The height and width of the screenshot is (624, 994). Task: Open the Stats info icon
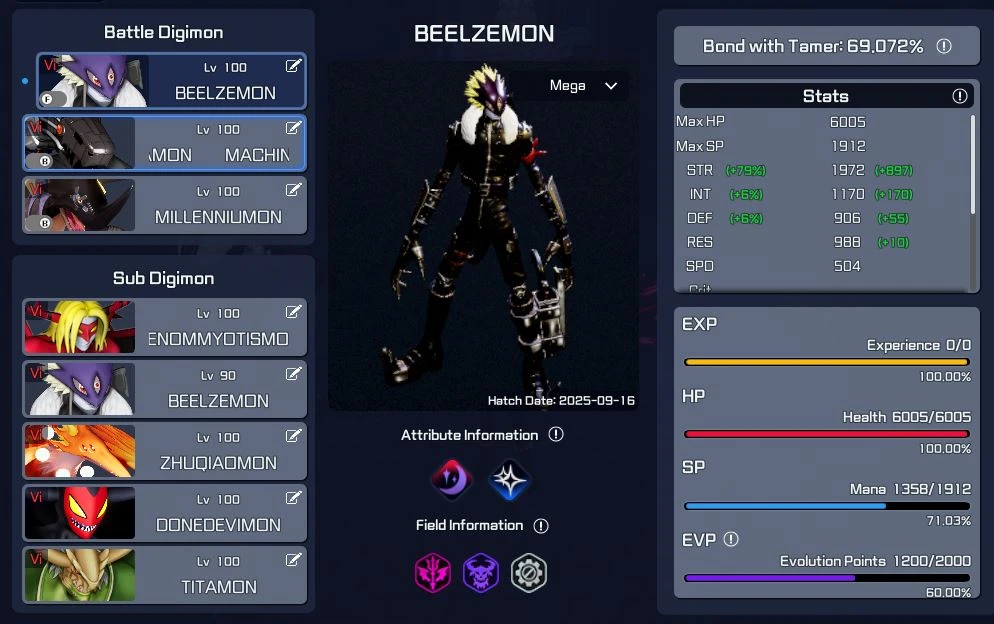[960, 96]
